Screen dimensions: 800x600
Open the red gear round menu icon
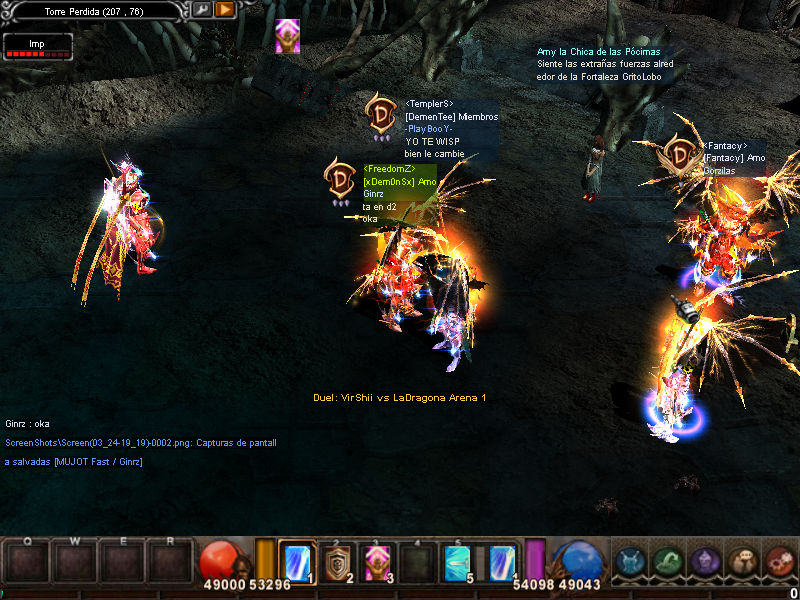click(x=780, y=562)
